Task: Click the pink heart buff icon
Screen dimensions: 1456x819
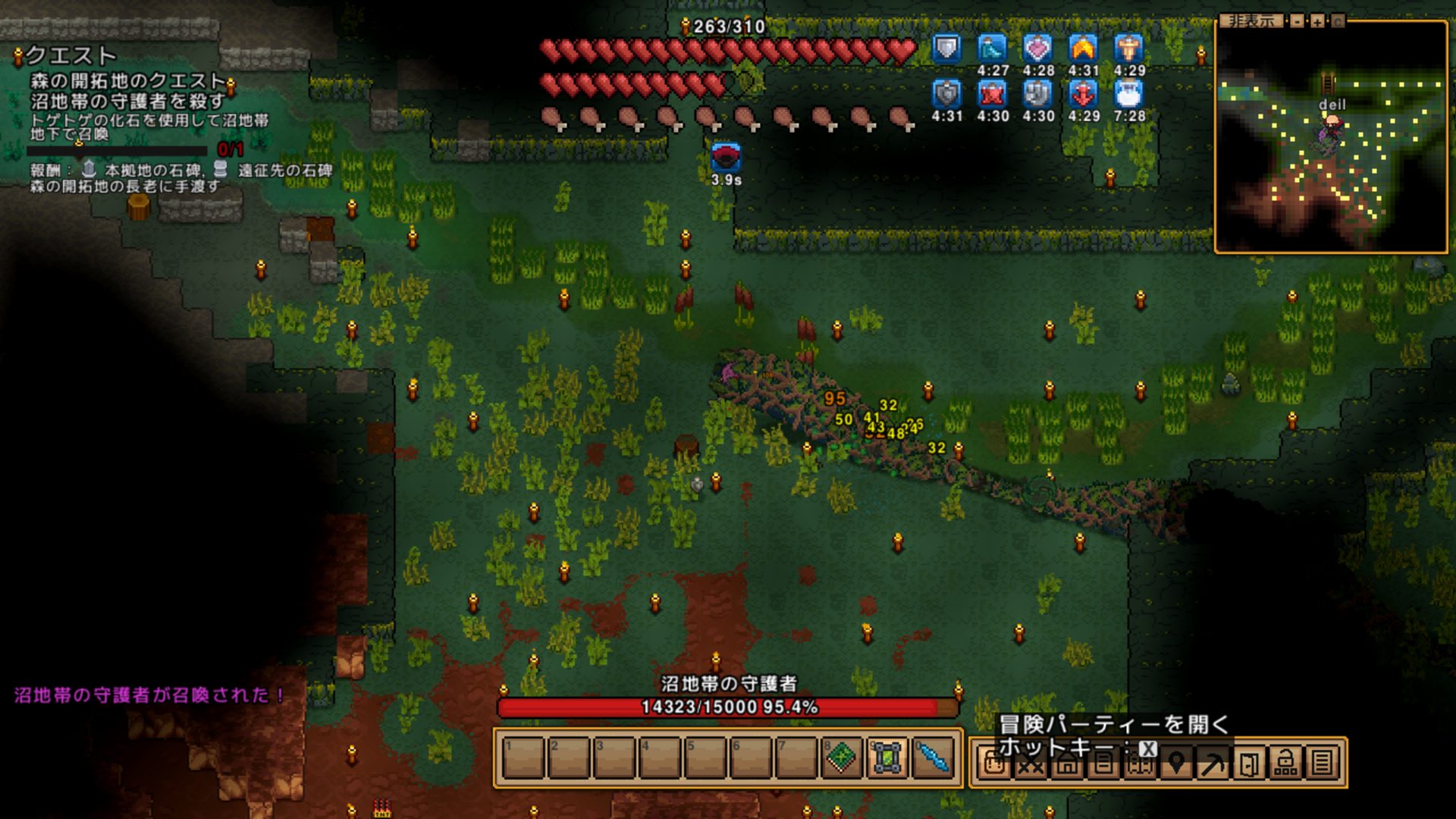Action: pos(1037,49)
